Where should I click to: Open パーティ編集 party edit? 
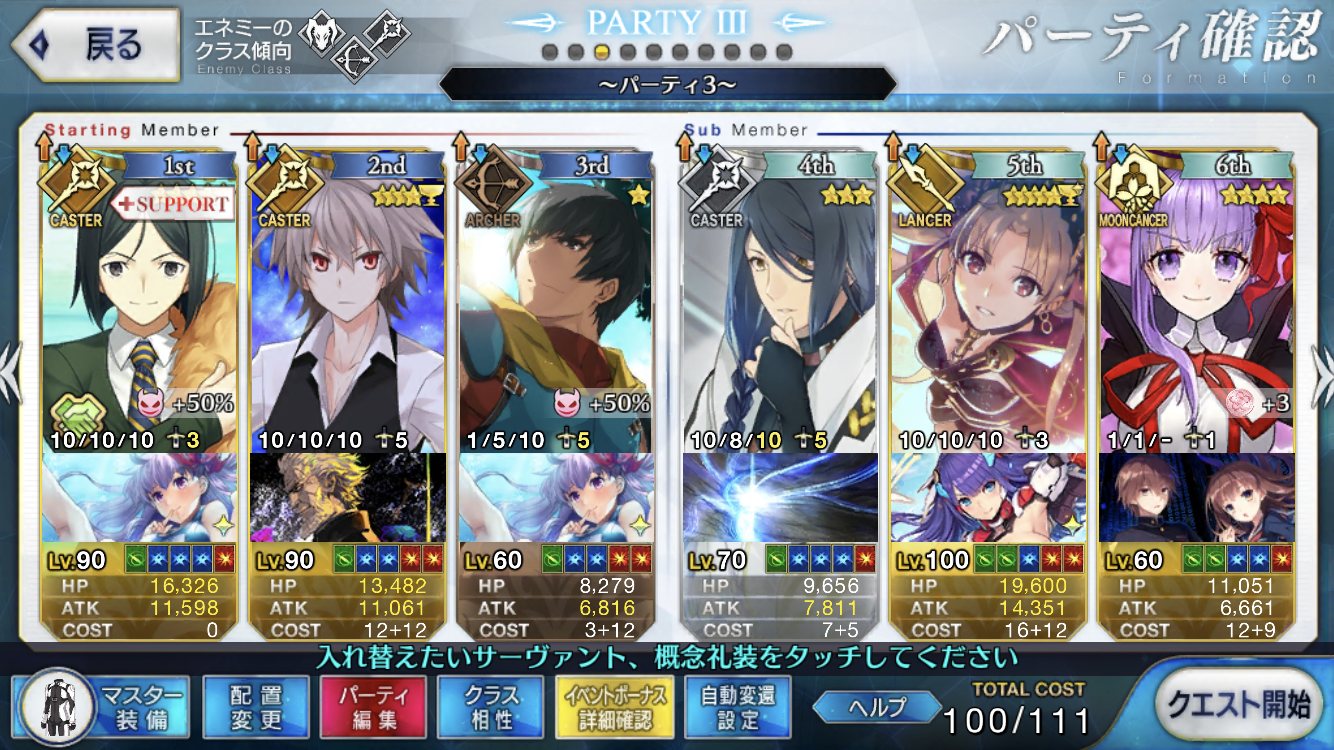(x=372, y=707)
